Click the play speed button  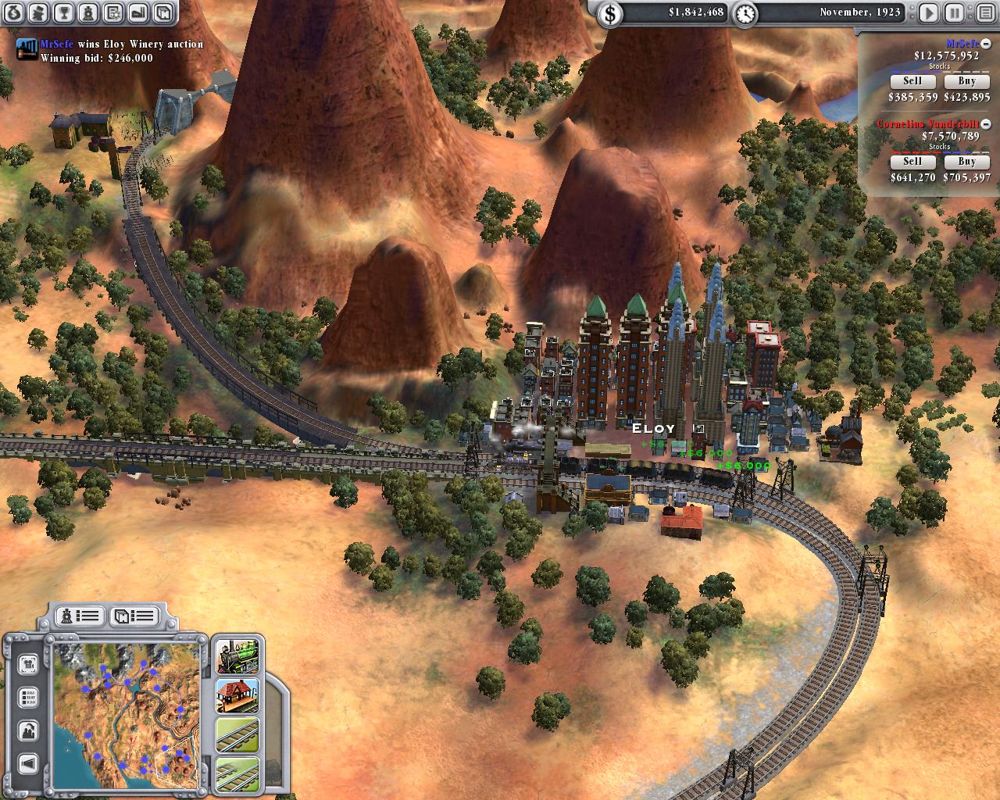(x=928, y=13)
